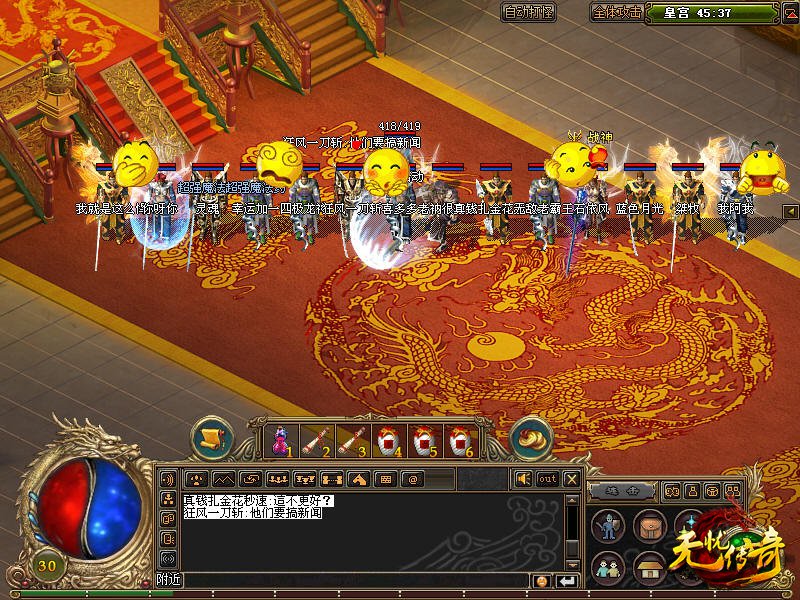Open the backpack inventory icon
The image size is (800, 600).
649,526
